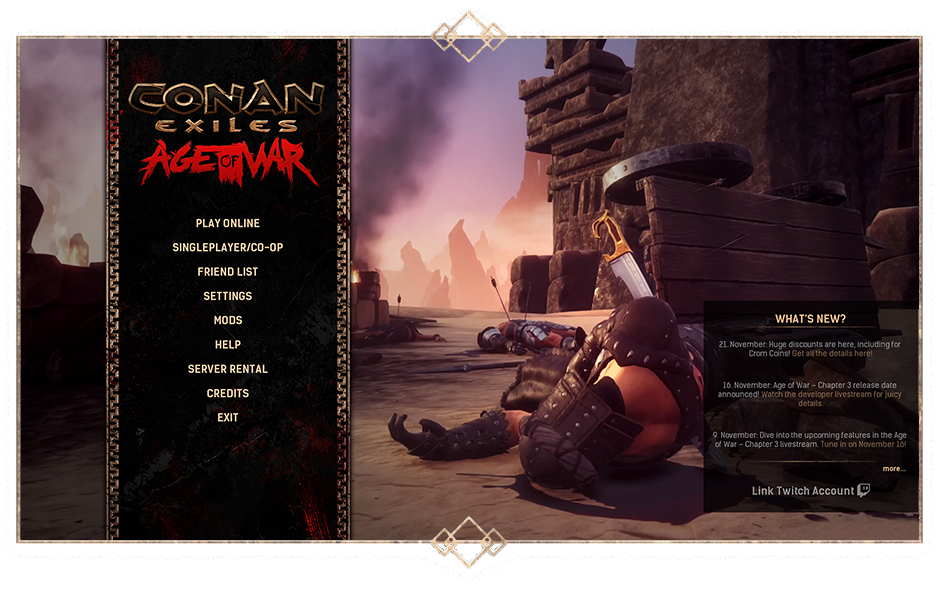Choose the Help menu entry

pyautogui.click(x=228, y=345)
